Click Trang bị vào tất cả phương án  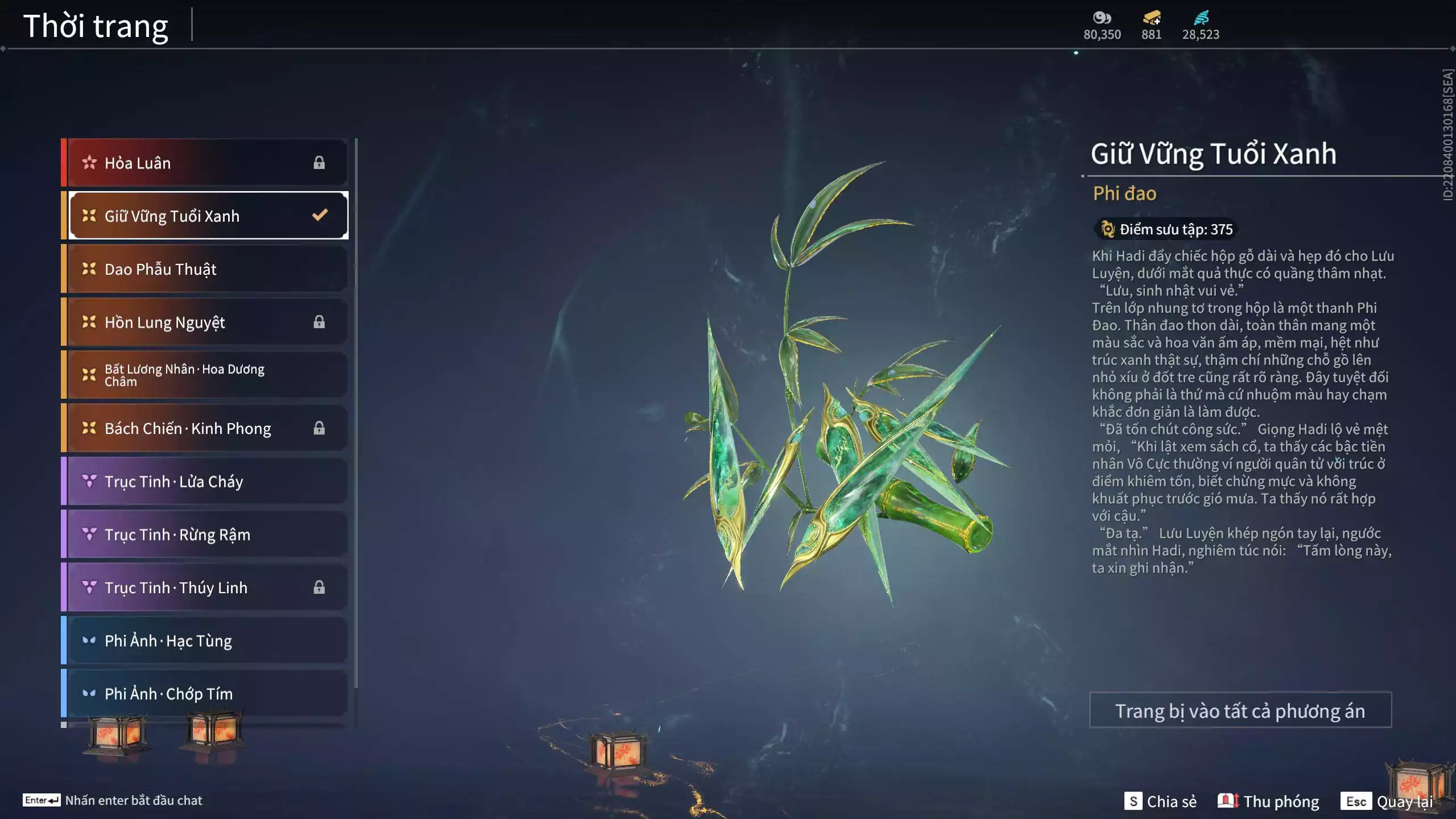[x=1240, y=710]
